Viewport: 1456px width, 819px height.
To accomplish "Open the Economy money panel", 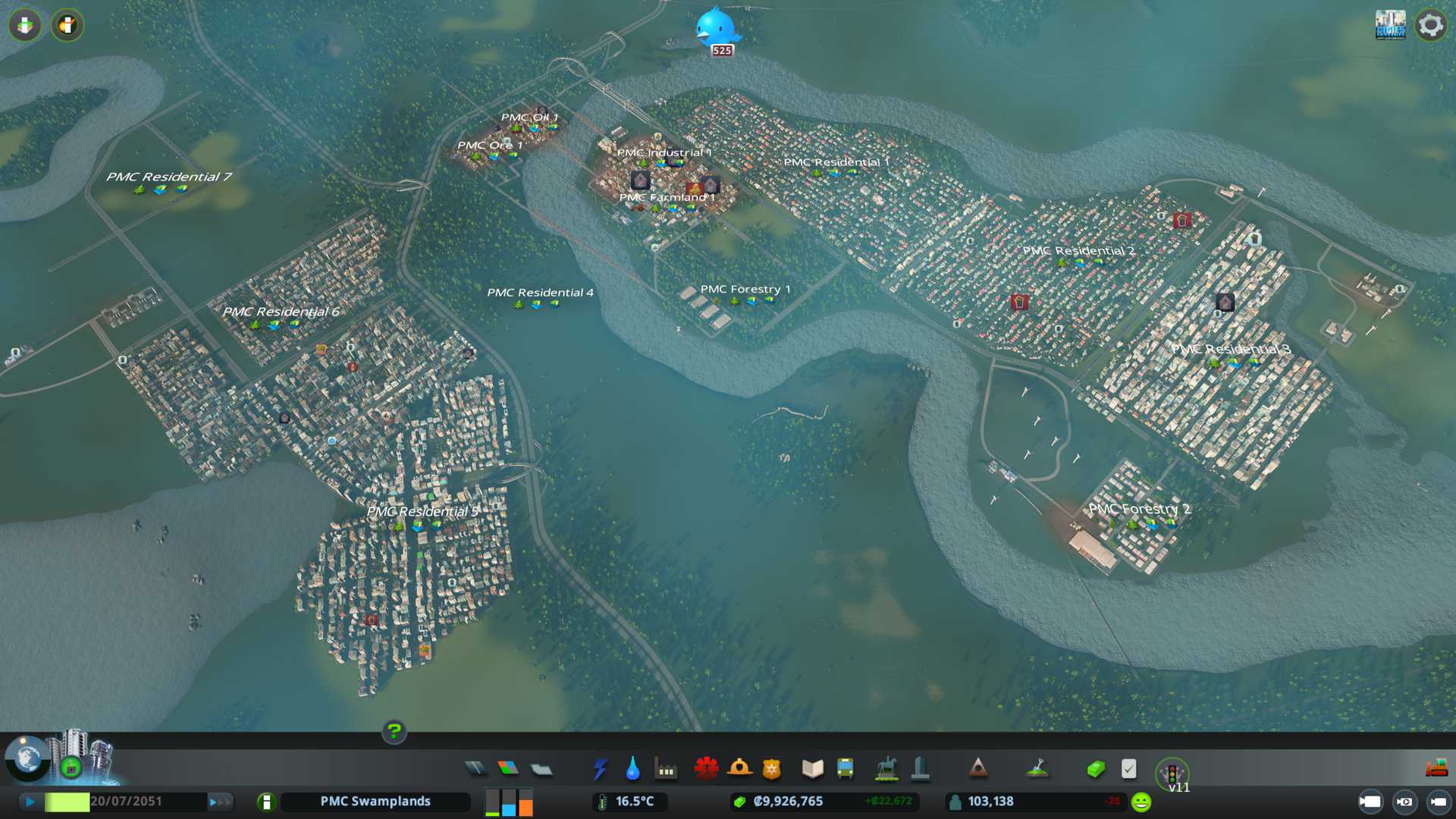I will (x=1096, y=769).
